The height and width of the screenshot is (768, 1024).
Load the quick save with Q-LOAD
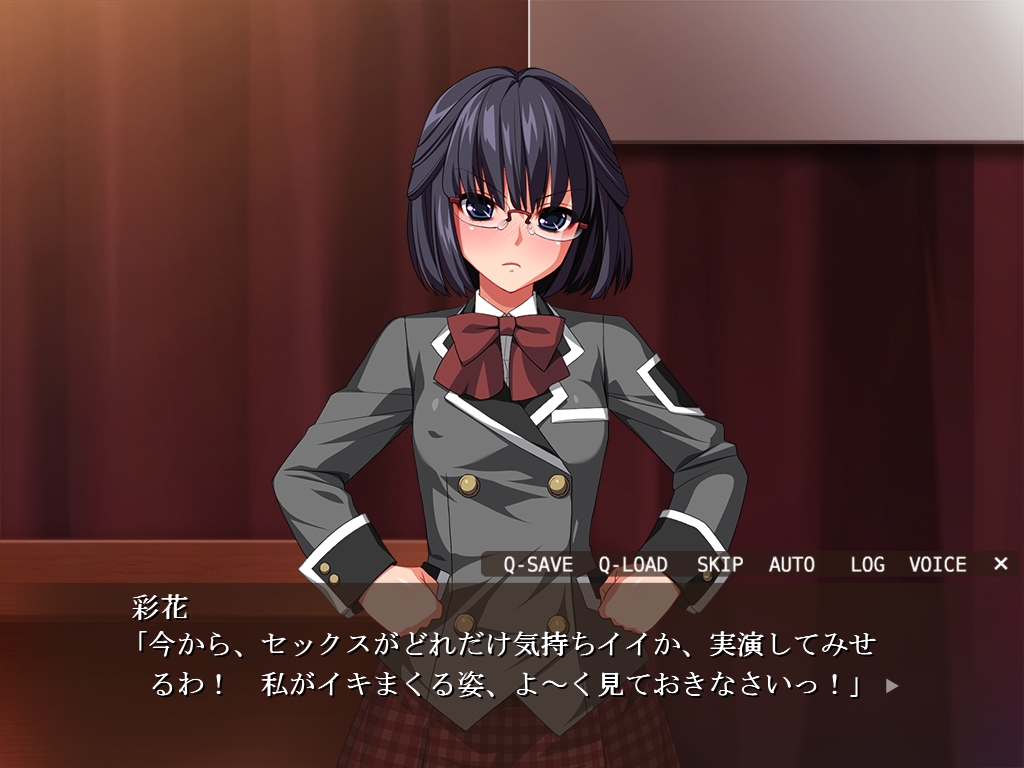[633, 564]
